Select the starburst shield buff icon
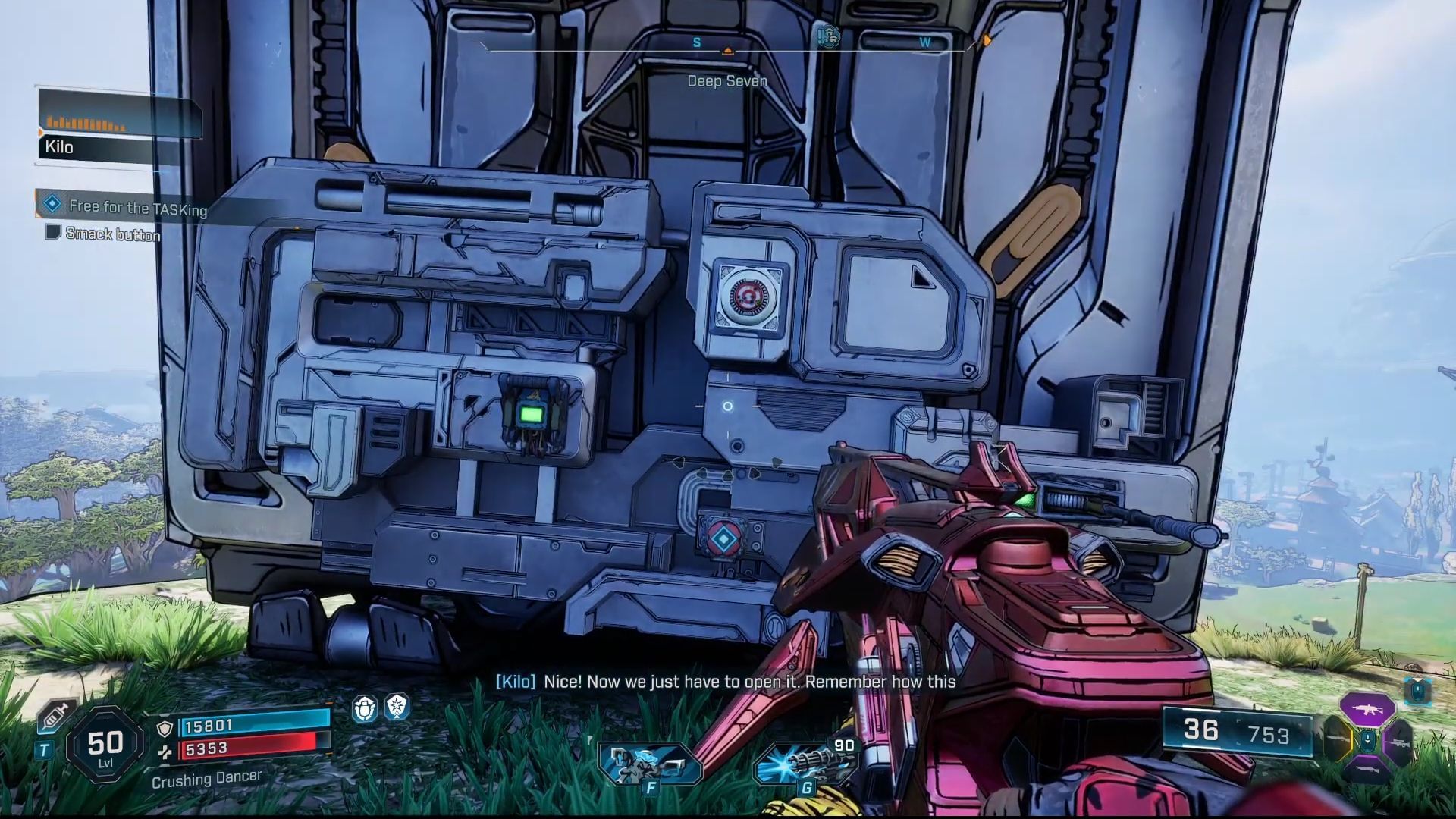The width and height of the screenshot is (1456, 819). [397, 707]
